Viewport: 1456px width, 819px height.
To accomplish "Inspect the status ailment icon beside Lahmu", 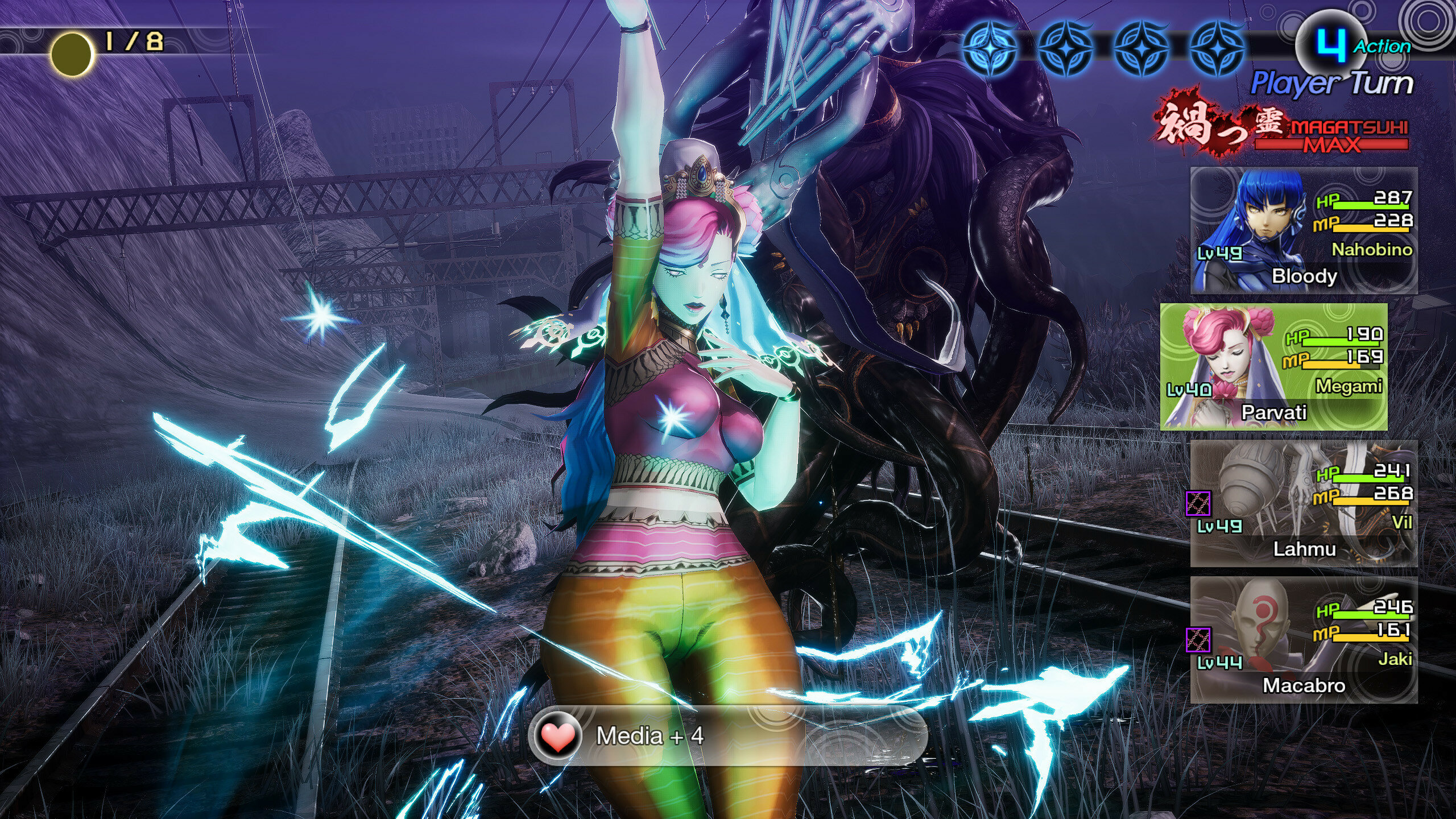I will coord(1198,503).
